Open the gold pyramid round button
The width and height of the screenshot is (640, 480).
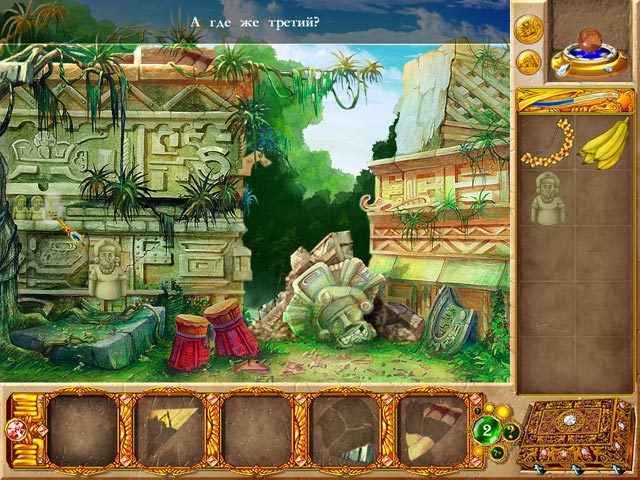tap(528, 61)
